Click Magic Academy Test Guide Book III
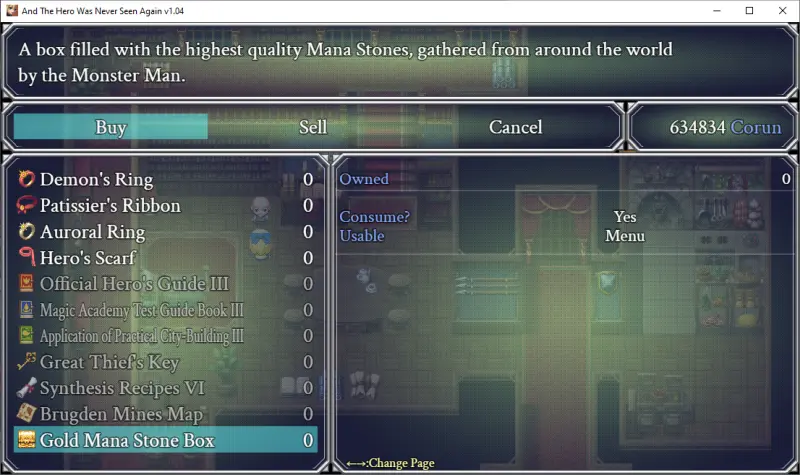This screenshot has width=800, height=475. (x=141, y=310)
